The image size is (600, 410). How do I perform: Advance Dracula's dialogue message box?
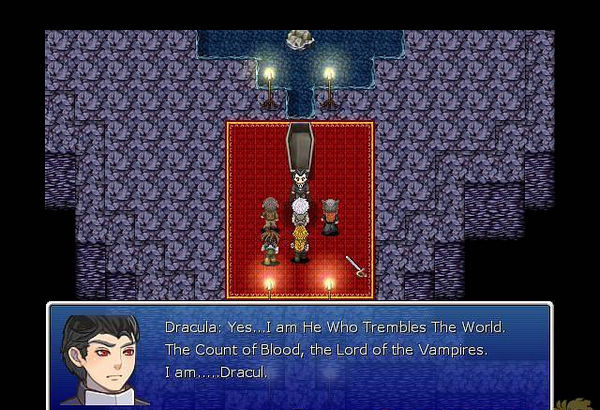point(300,355)
